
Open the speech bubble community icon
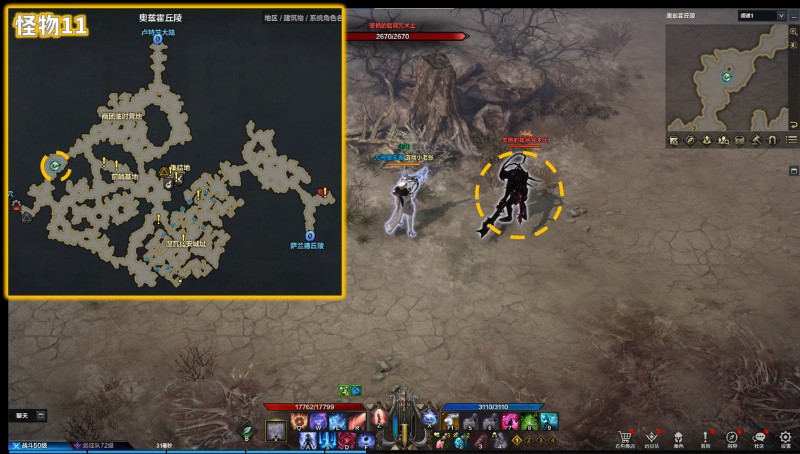tap(759, 437)
